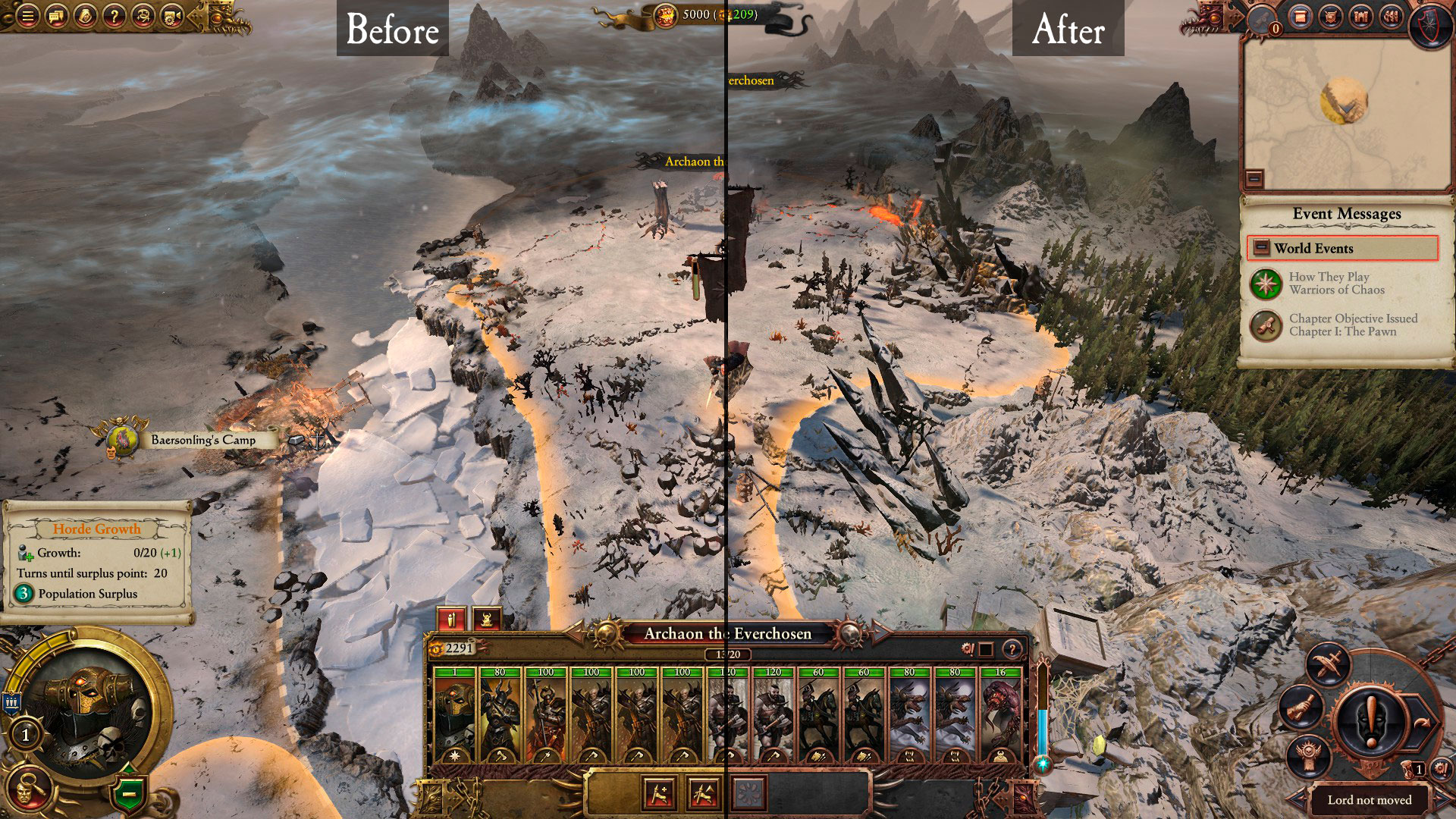This screenshot has width=1456, height=819.
Task: Select Archaon's lord unit card
Action: (x=454, y=717)
